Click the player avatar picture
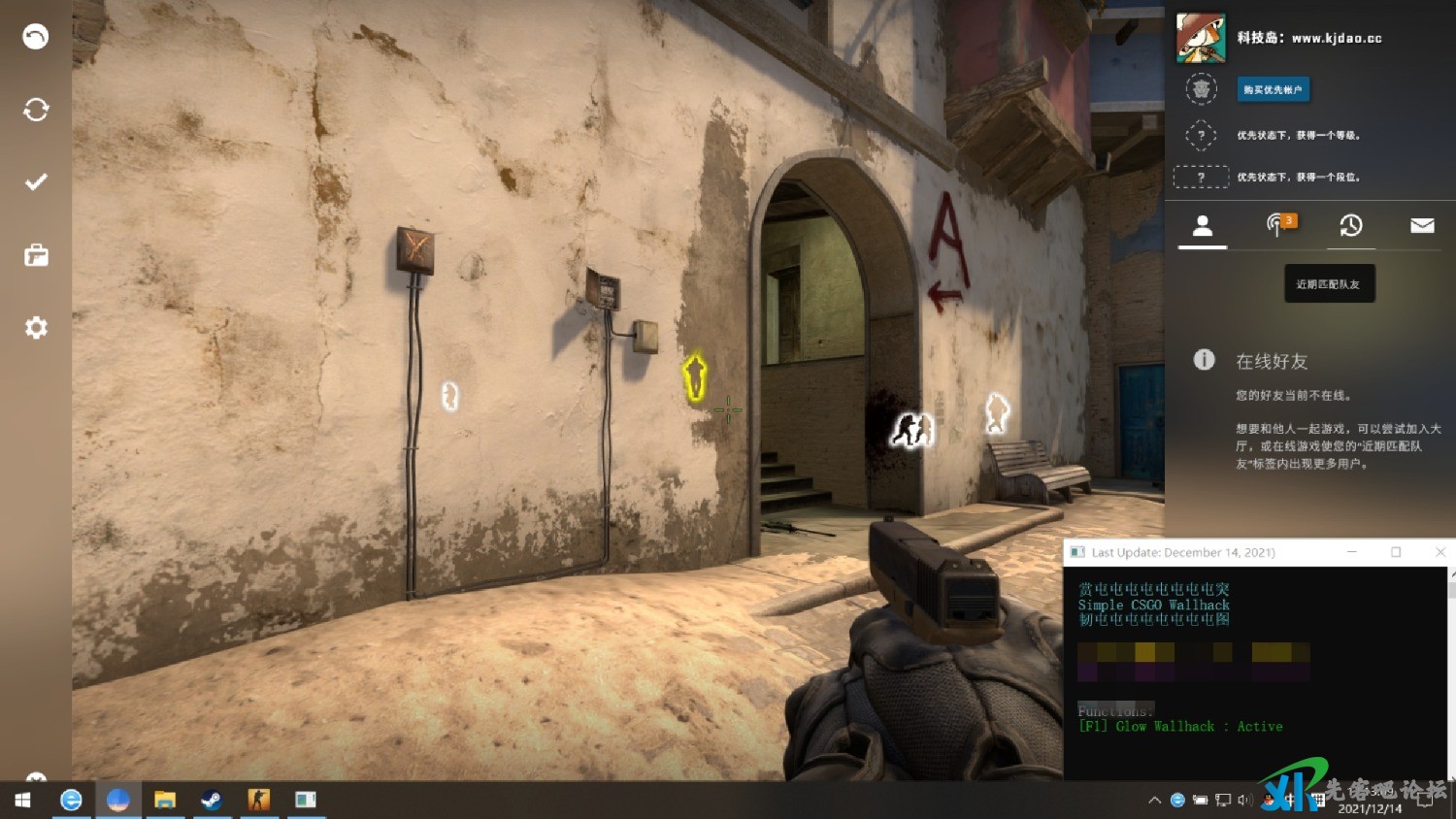The image size is (1456, 819). pos(1201,38)
